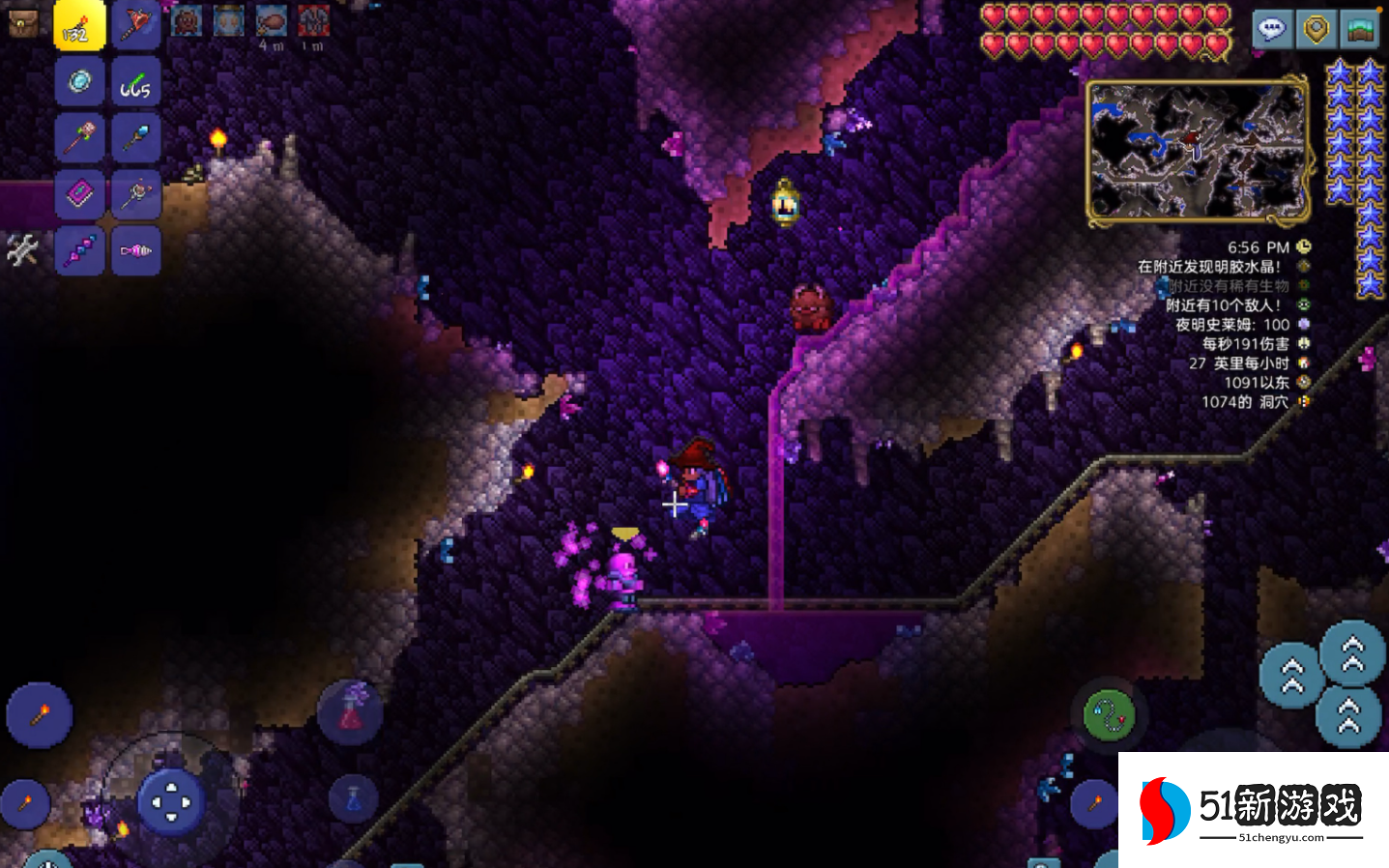Open the crossed tools settings icon
Screen dimensions: 1389x868
pos(21,250)
